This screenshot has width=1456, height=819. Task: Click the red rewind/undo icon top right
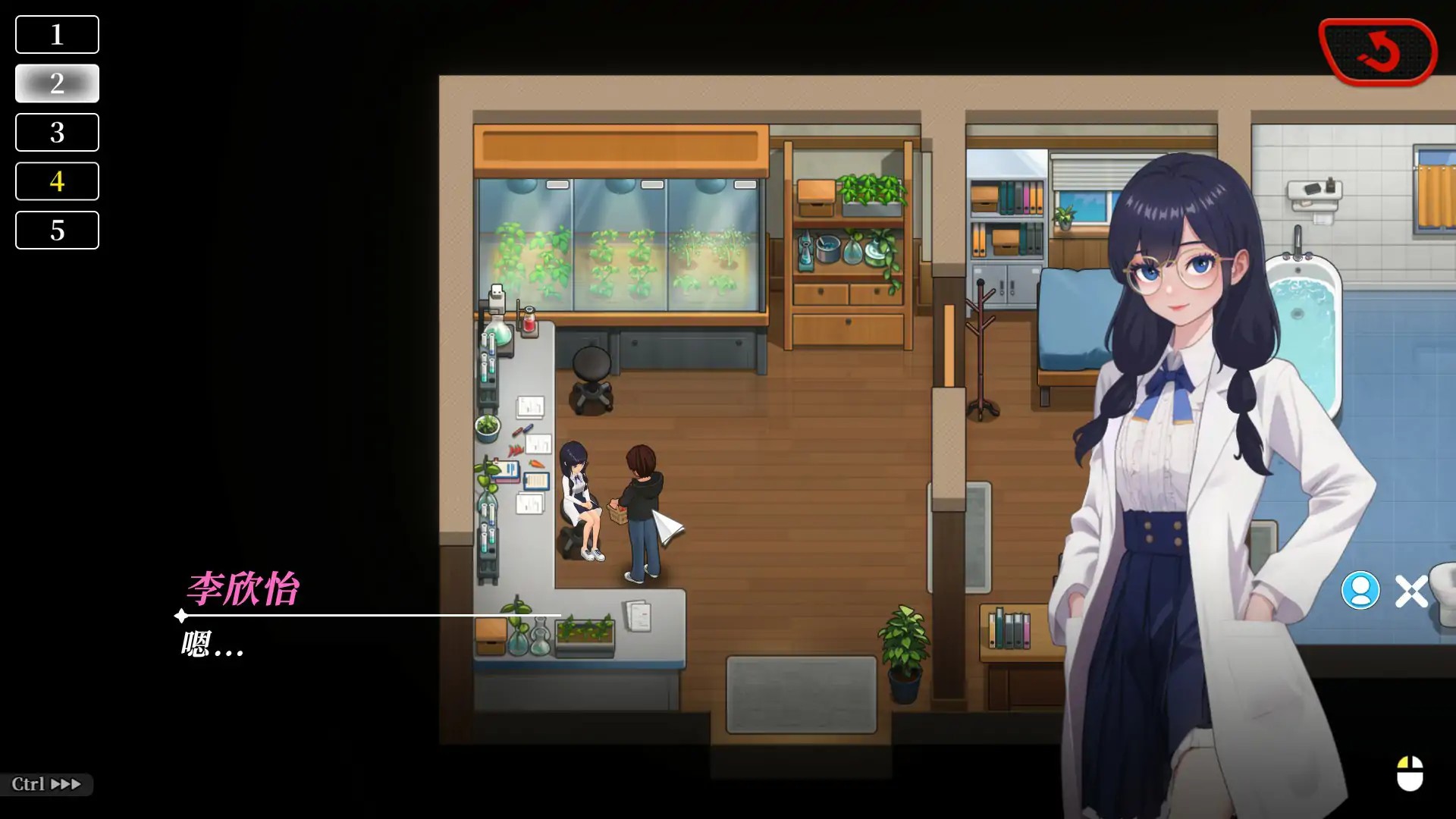click(1379, 52)
